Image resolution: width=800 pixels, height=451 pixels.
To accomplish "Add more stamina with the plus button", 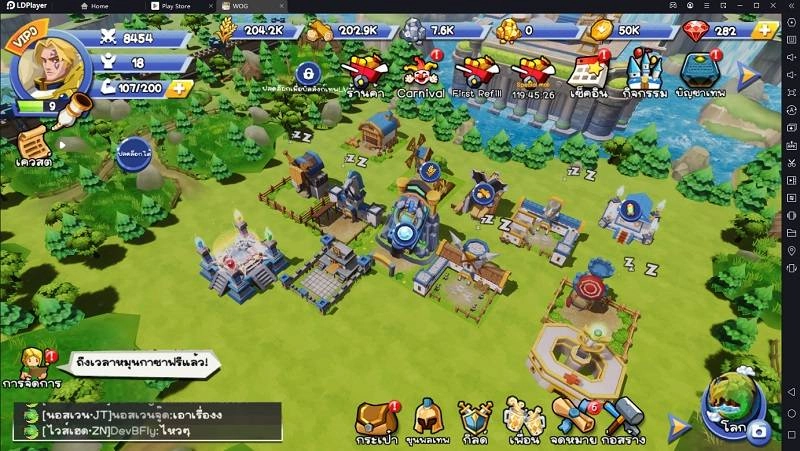I will tap(178, 87).
